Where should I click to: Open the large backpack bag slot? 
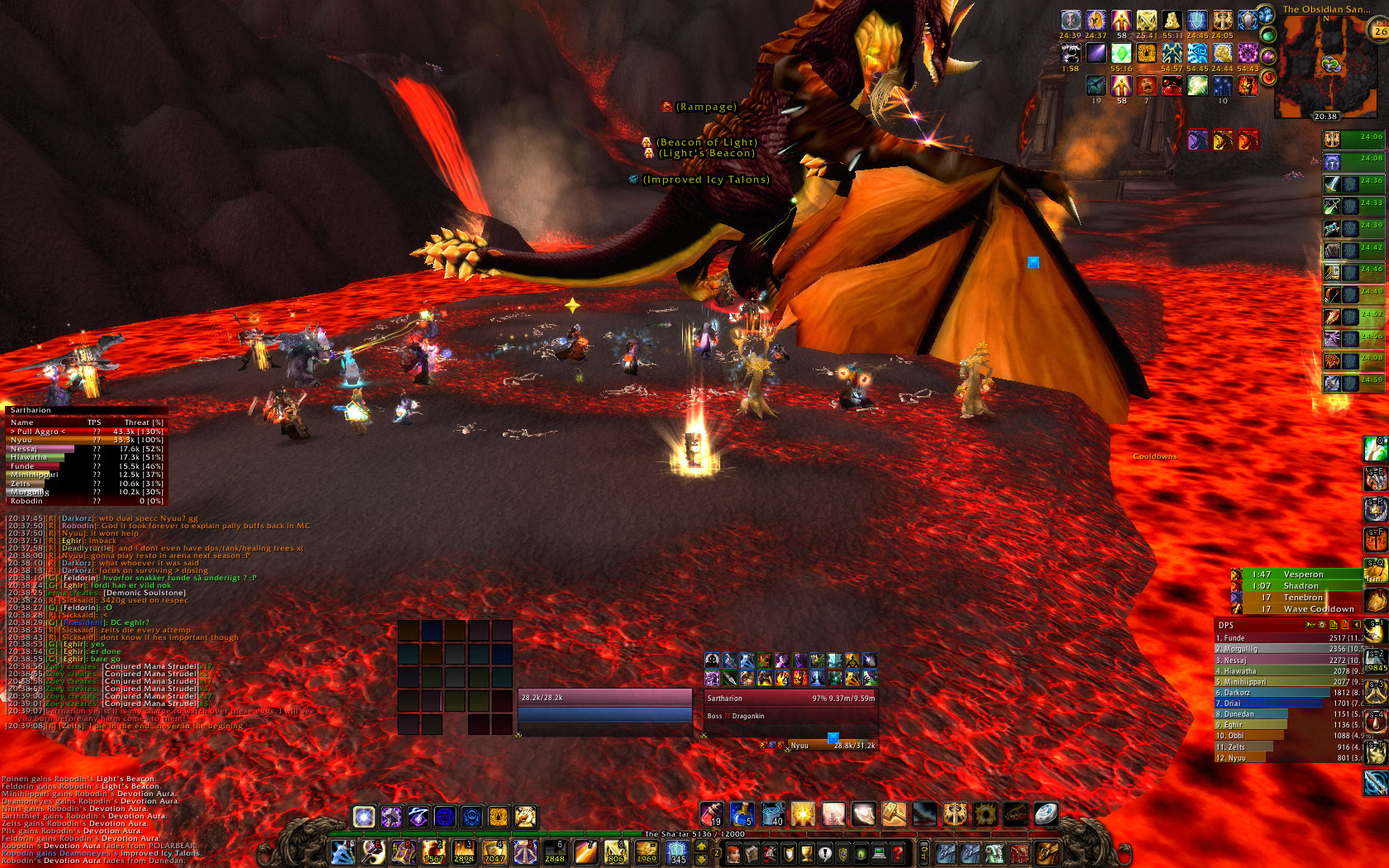coord(1048,852)
